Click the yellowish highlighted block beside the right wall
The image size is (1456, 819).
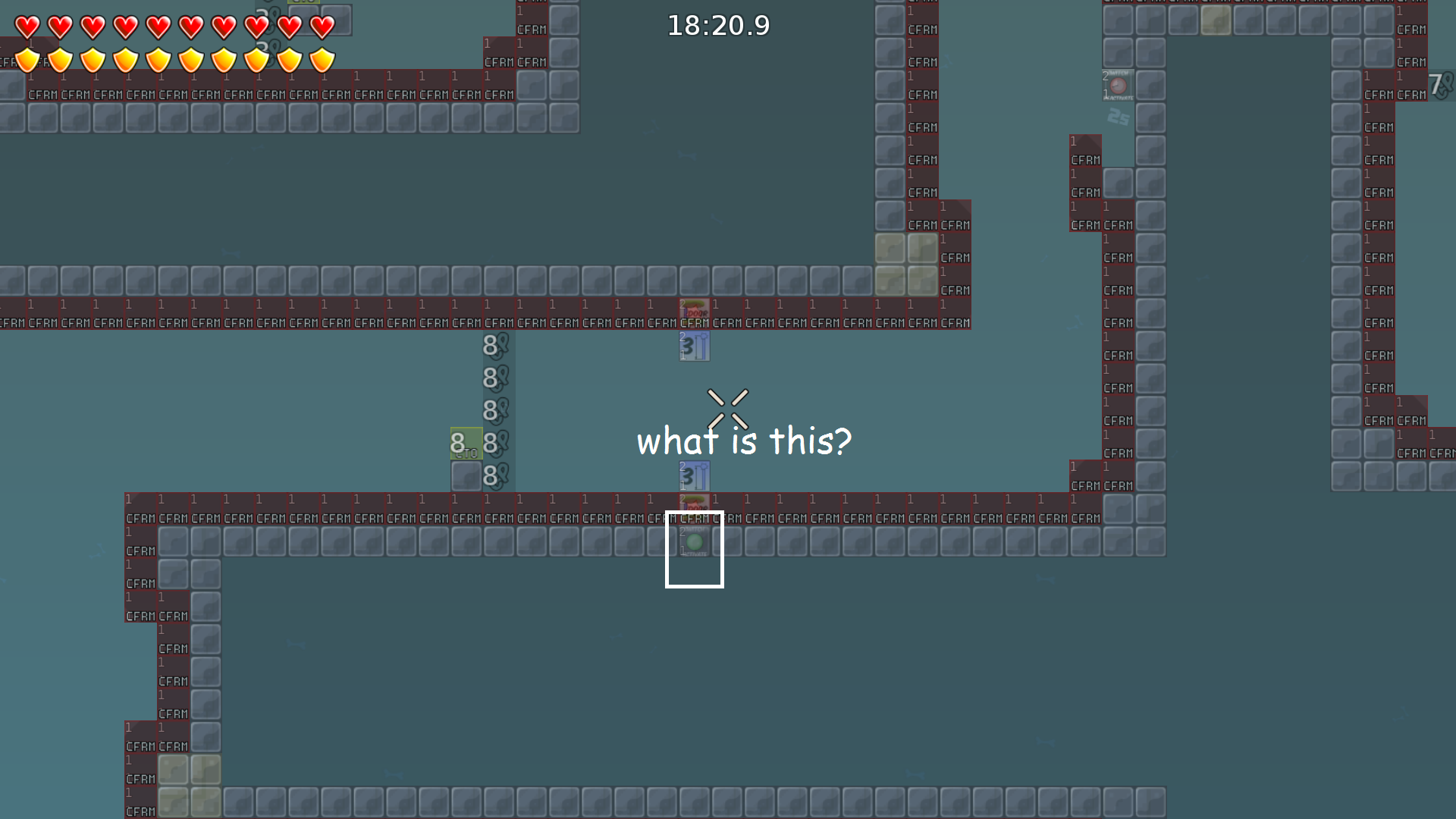(x=1215, y=20)
